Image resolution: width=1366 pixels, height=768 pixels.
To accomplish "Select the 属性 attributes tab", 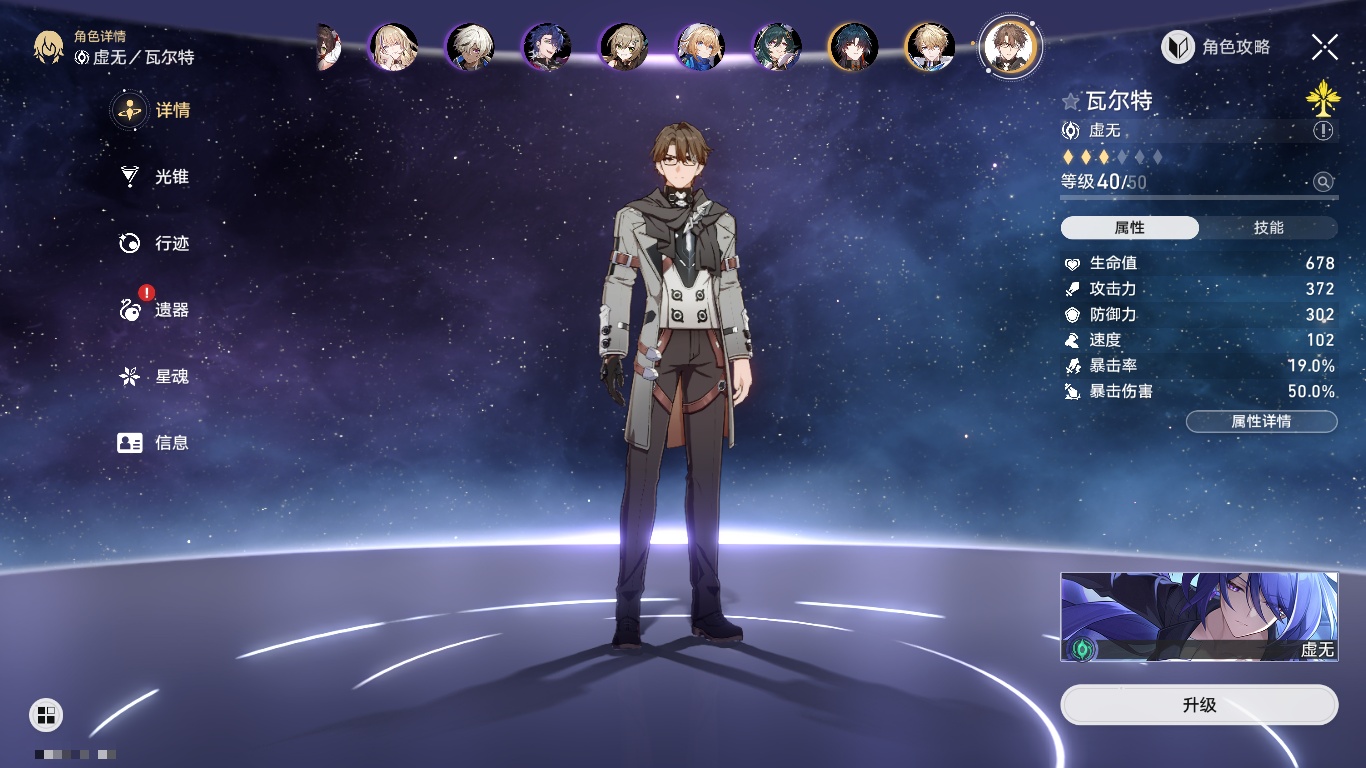I will point(1130,228).
